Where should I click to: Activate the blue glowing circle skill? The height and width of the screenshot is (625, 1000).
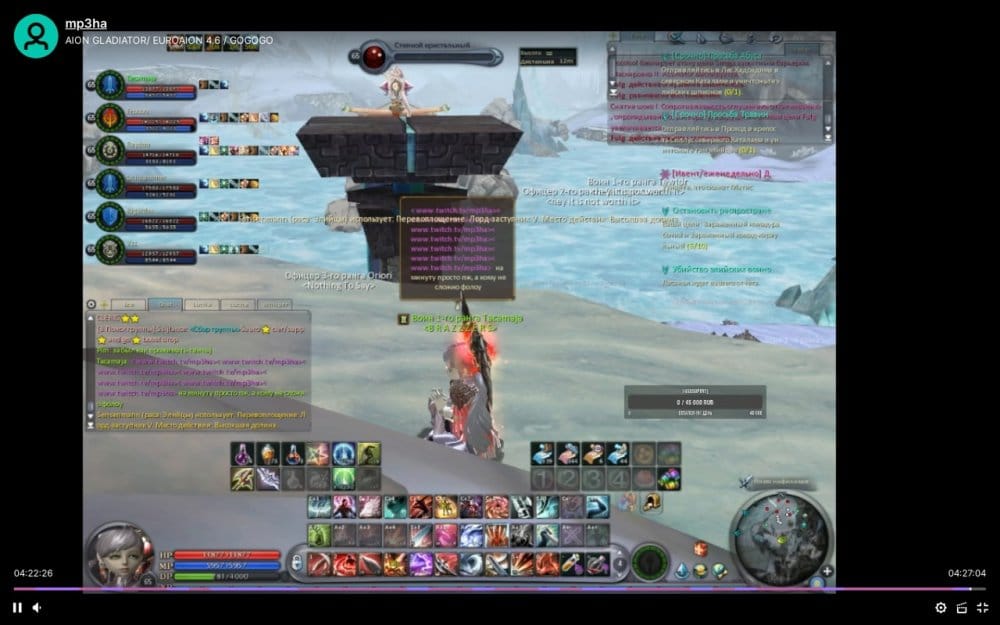(x=344, y=454)
